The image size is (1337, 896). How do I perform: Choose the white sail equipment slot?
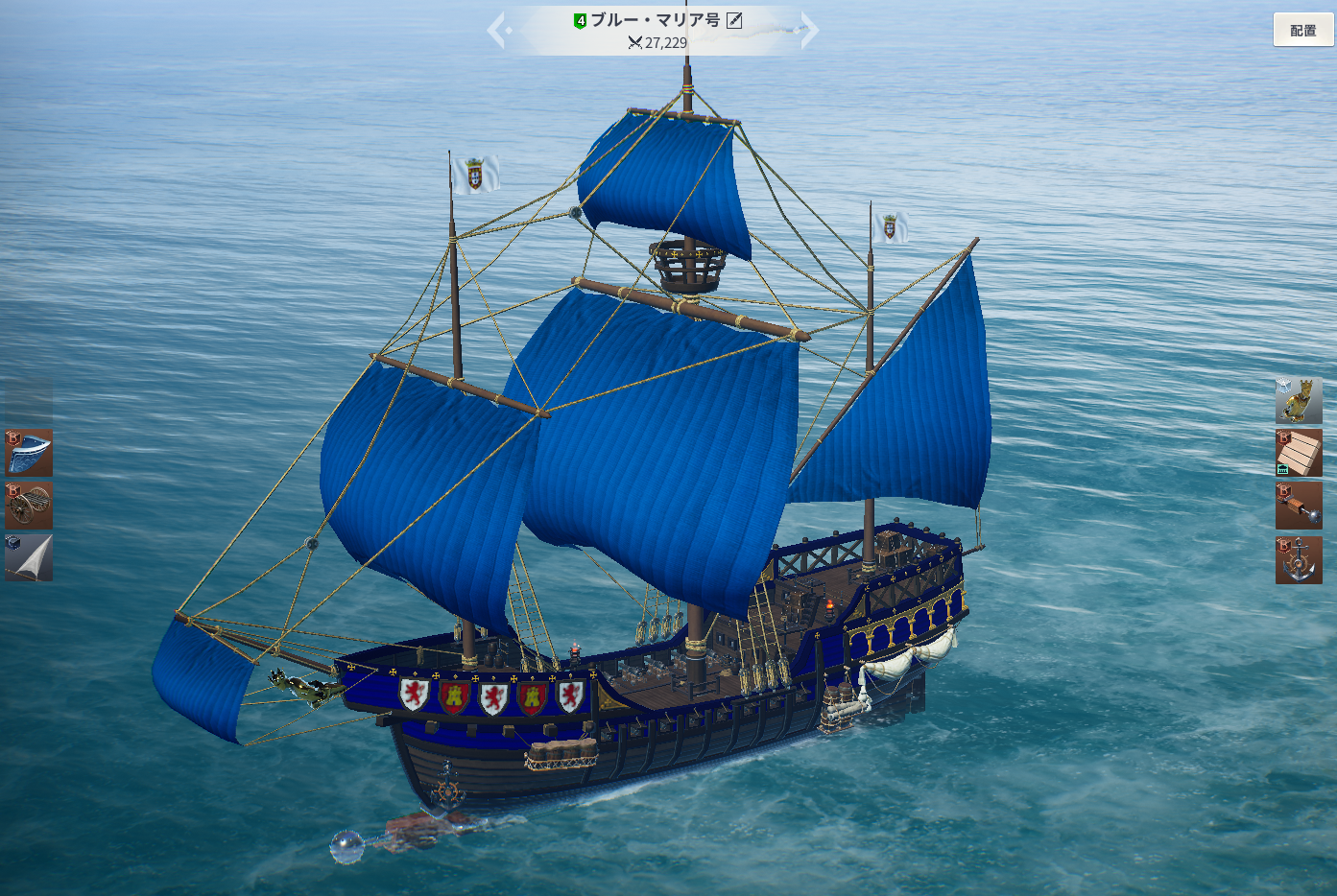click(29, 557)
